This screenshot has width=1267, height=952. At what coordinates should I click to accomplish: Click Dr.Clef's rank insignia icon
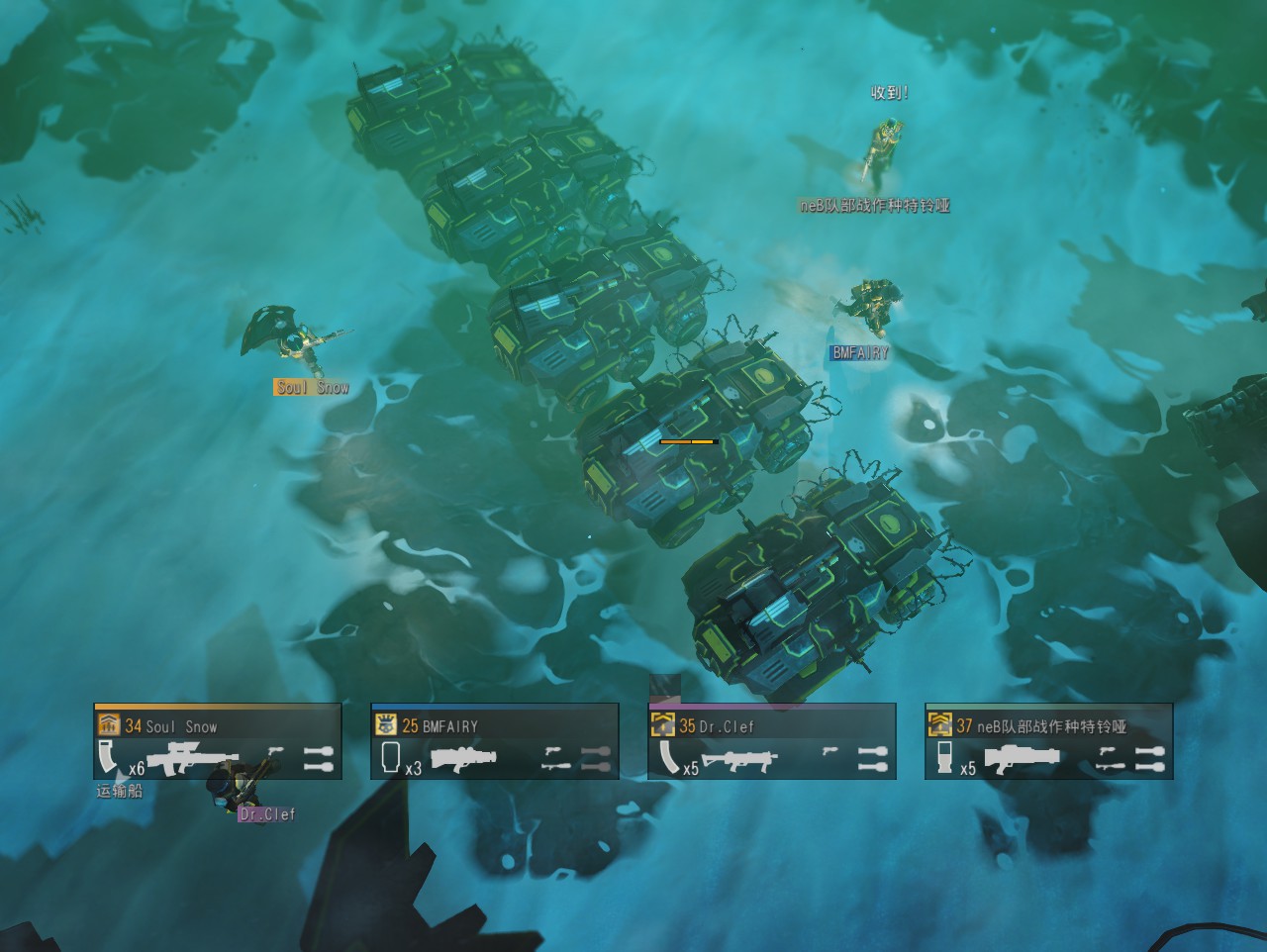coord(661,724)
